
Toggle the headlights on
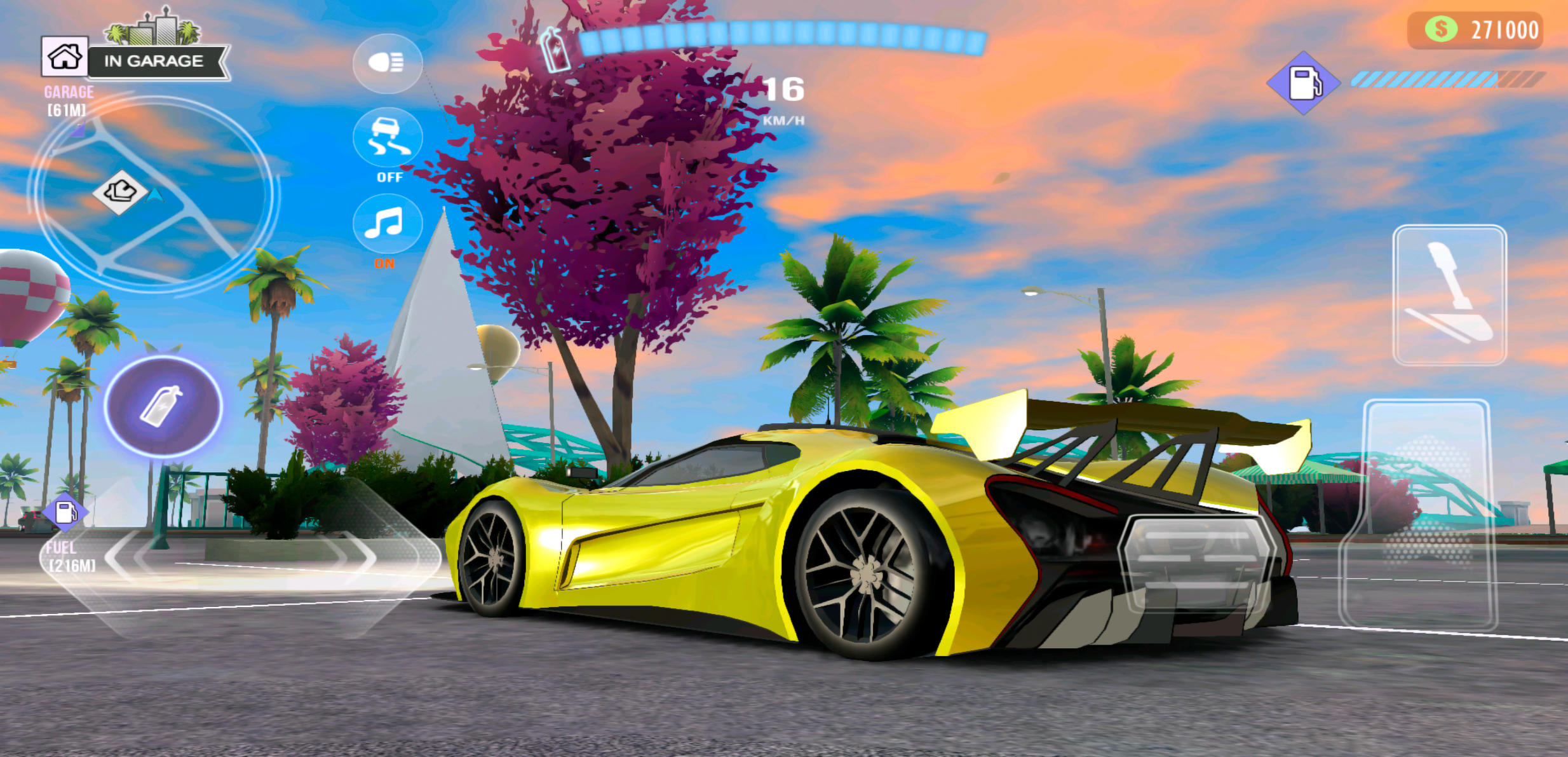[x=388, y=62]
